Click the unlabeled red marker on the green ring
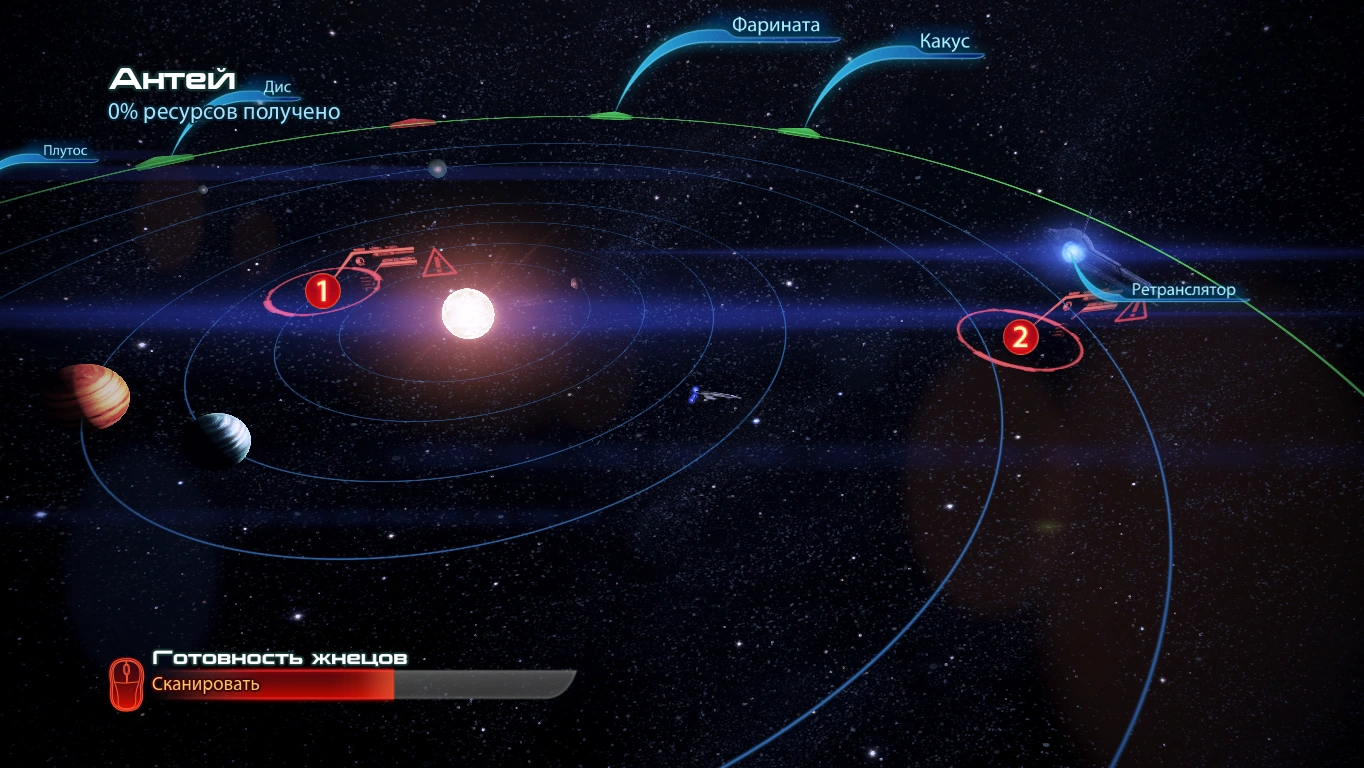1364x768 pixels. pyautogui.click(x=412, y=123)
